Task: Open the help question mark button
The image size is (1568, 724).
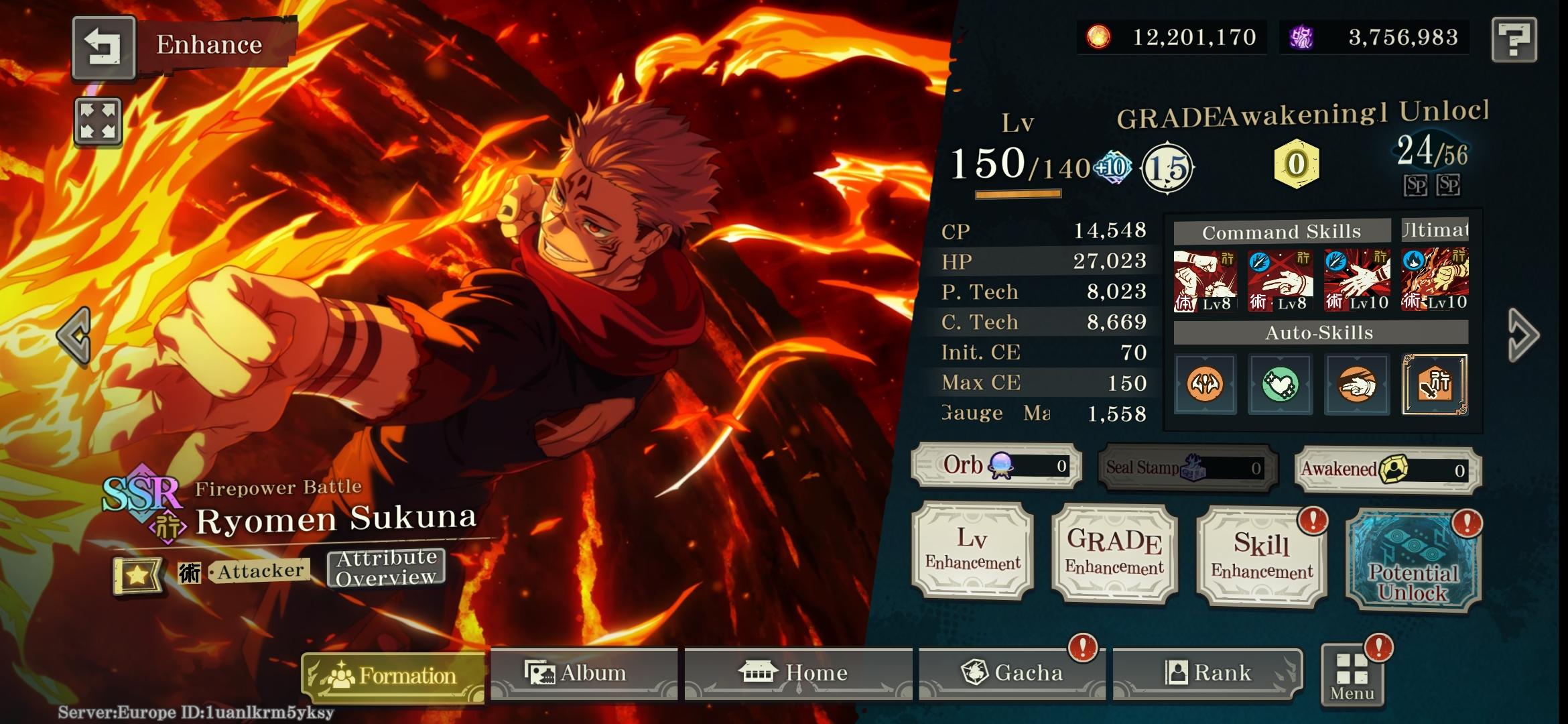Action: pyautogui.click(x=1514, y=40)
